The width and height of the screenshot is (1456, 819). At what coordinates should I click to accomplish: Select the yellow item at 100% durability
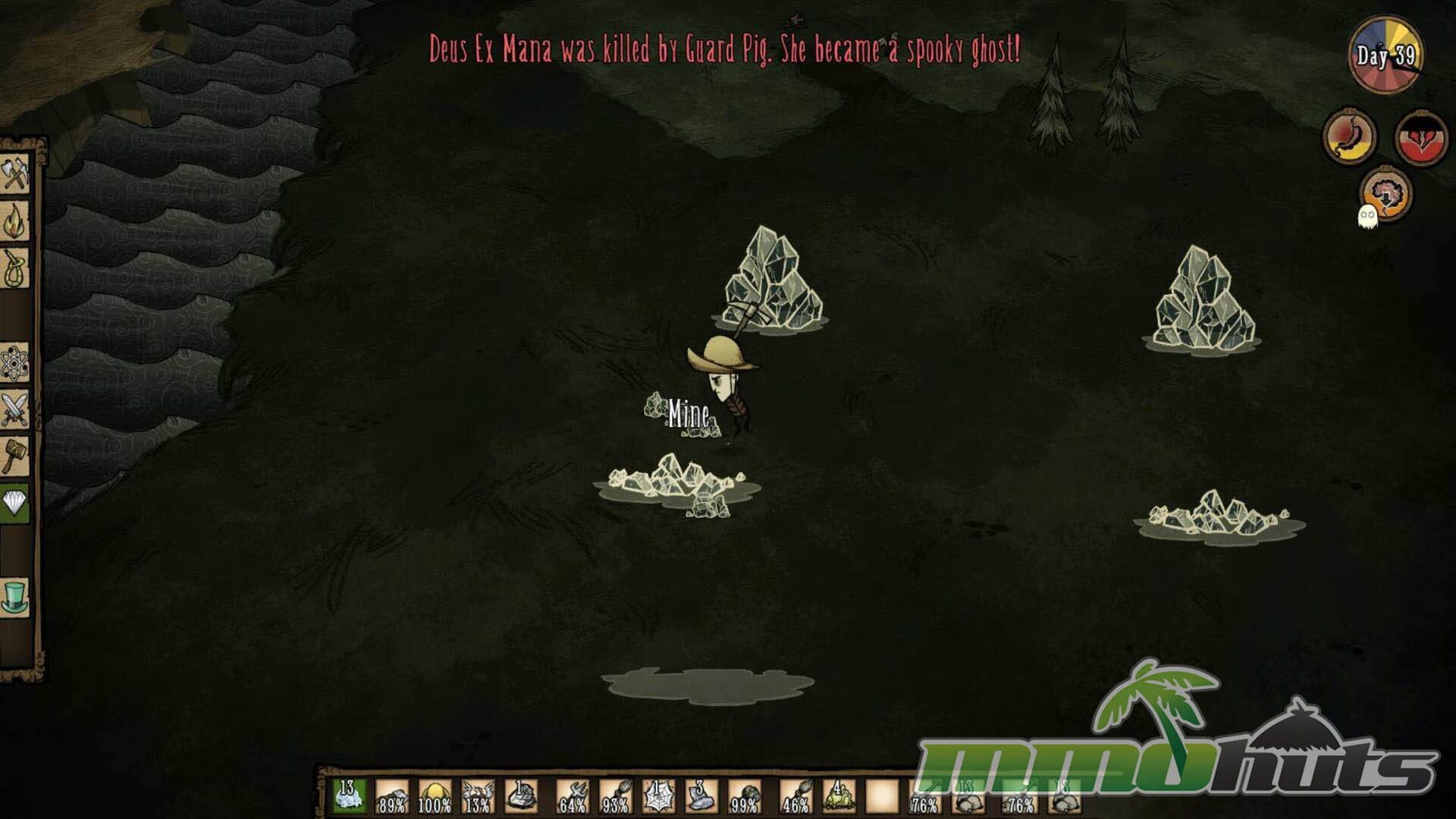pos(435,796)
